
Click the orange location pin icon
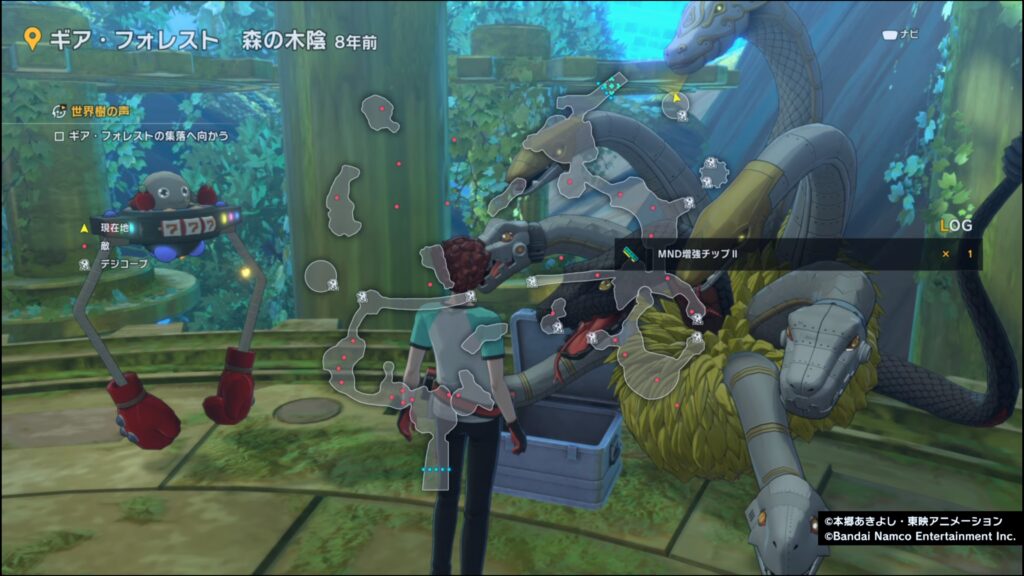click(x=32, y=40)
